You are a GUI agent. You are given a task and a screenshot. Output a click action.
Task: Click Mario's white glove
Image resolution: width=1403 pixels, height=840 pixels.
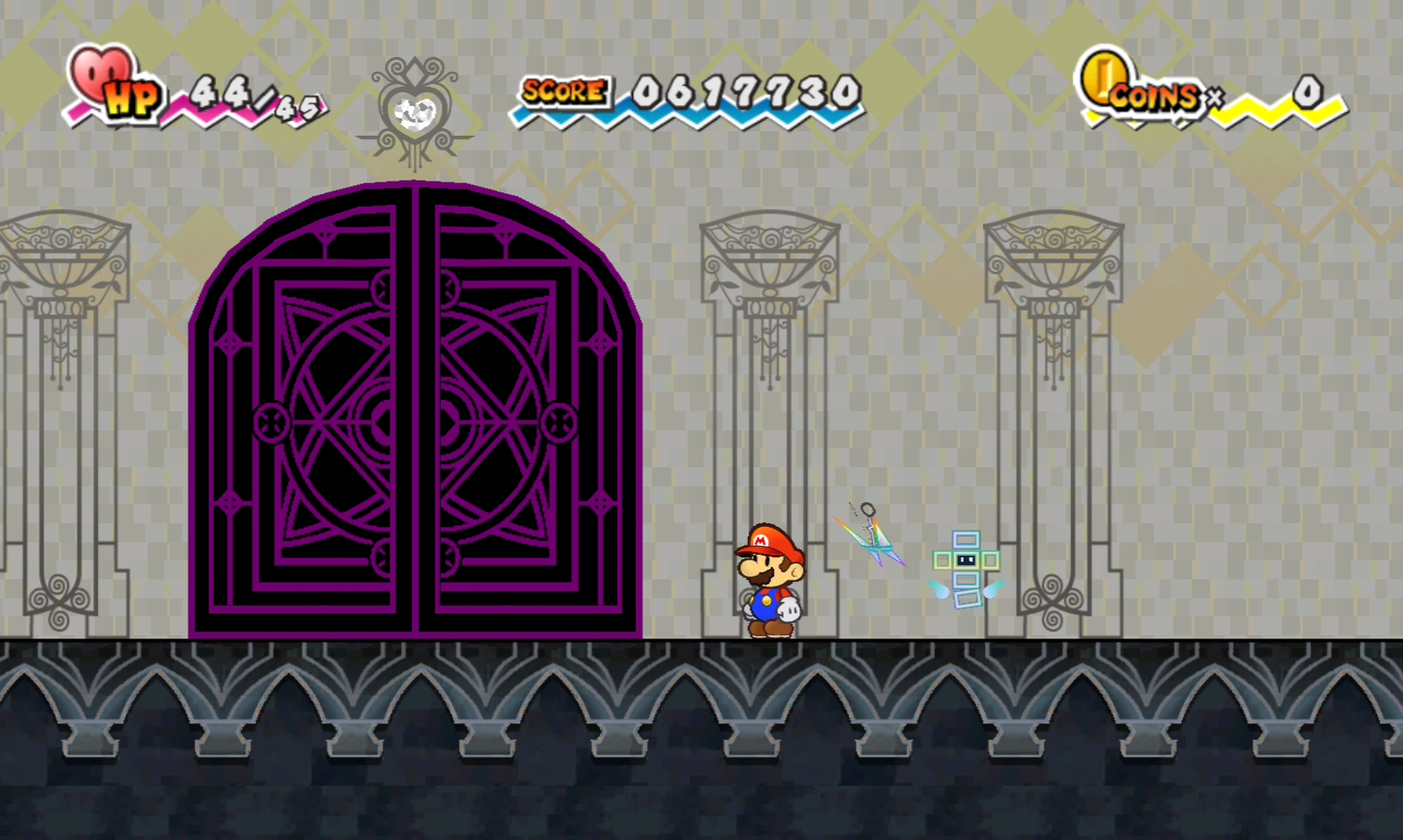pos(787,607)
